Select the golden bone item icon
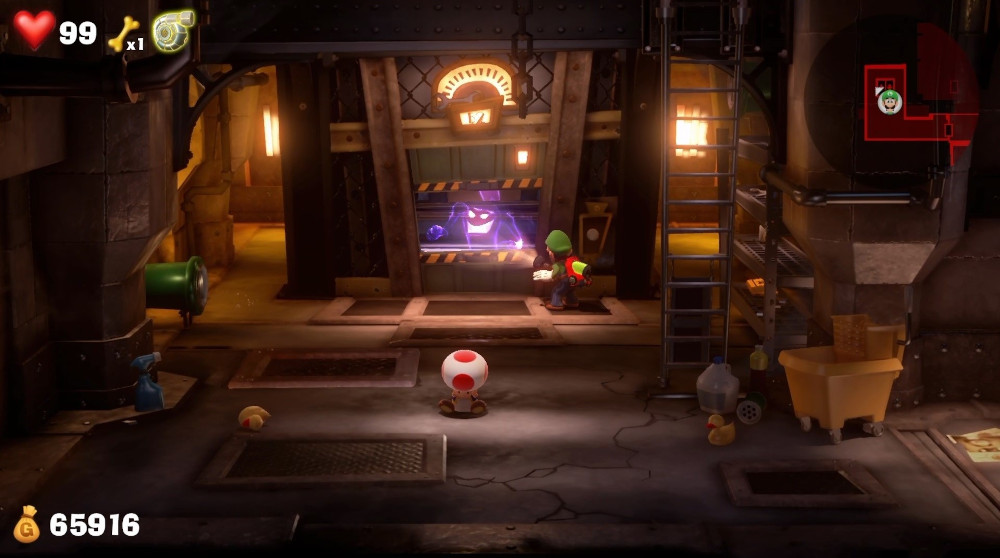1000x558 pixels. click(122, 33)
